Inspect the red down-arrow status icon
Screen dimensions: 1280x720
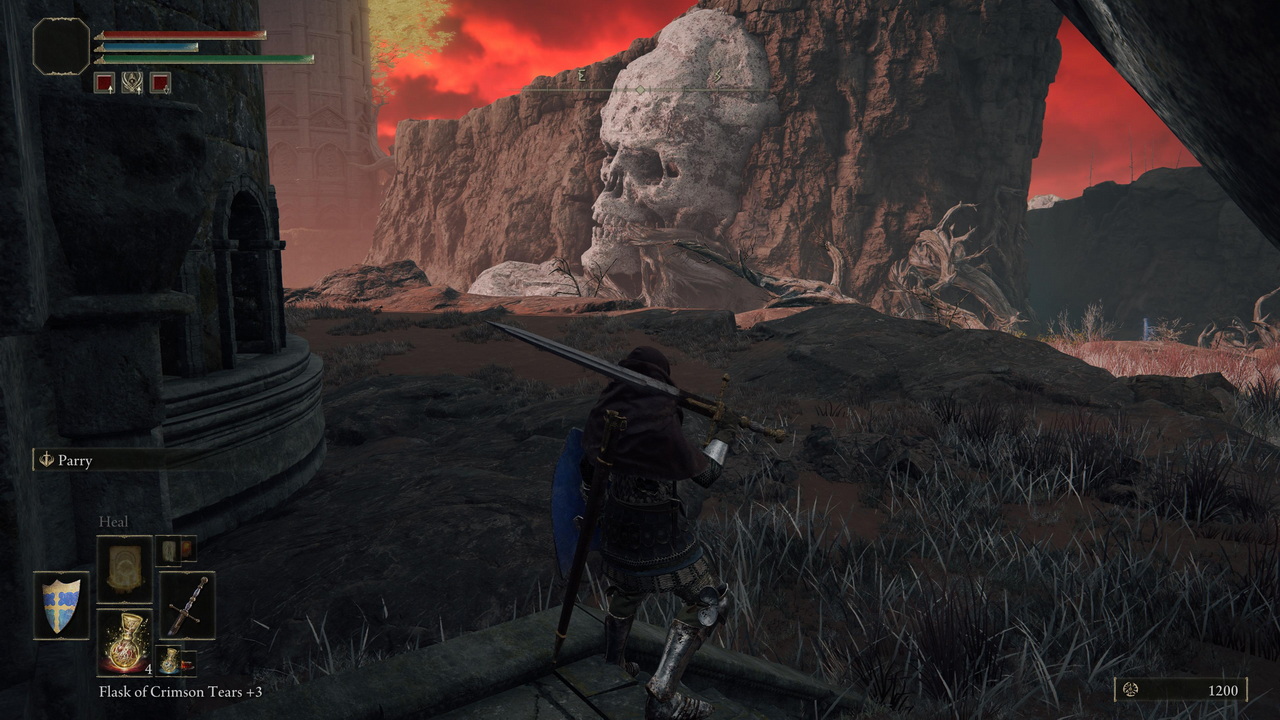point(160,83)
